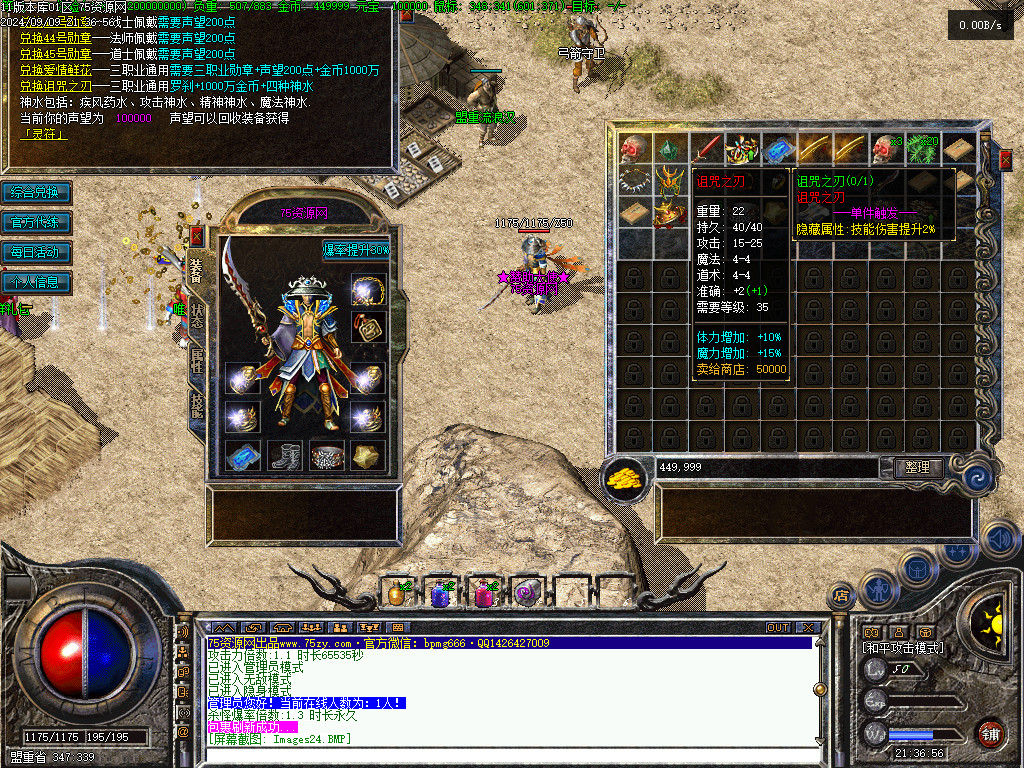1024x768 pixels.
Task: Open the 店 shop button
Action: coord(841,597)
